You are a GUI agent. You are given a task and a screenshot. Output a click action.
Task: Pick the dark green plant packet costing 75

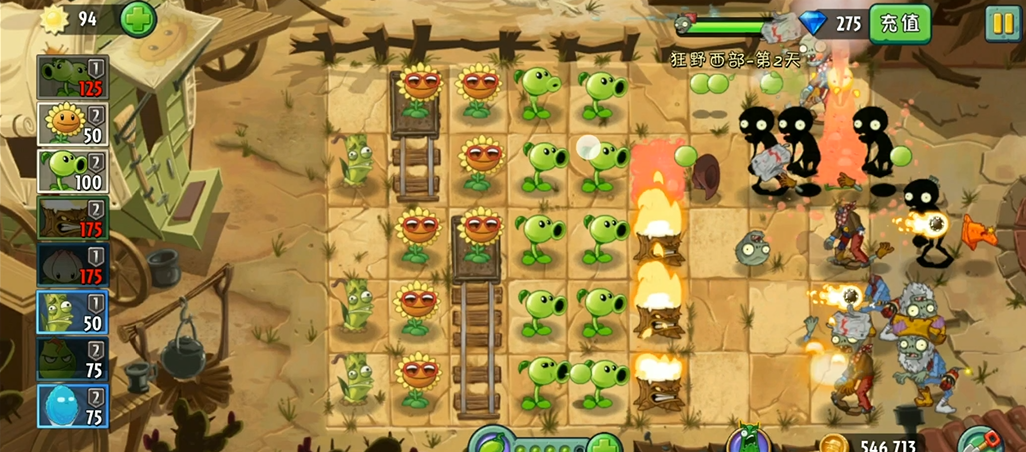[x=72, y=359]
